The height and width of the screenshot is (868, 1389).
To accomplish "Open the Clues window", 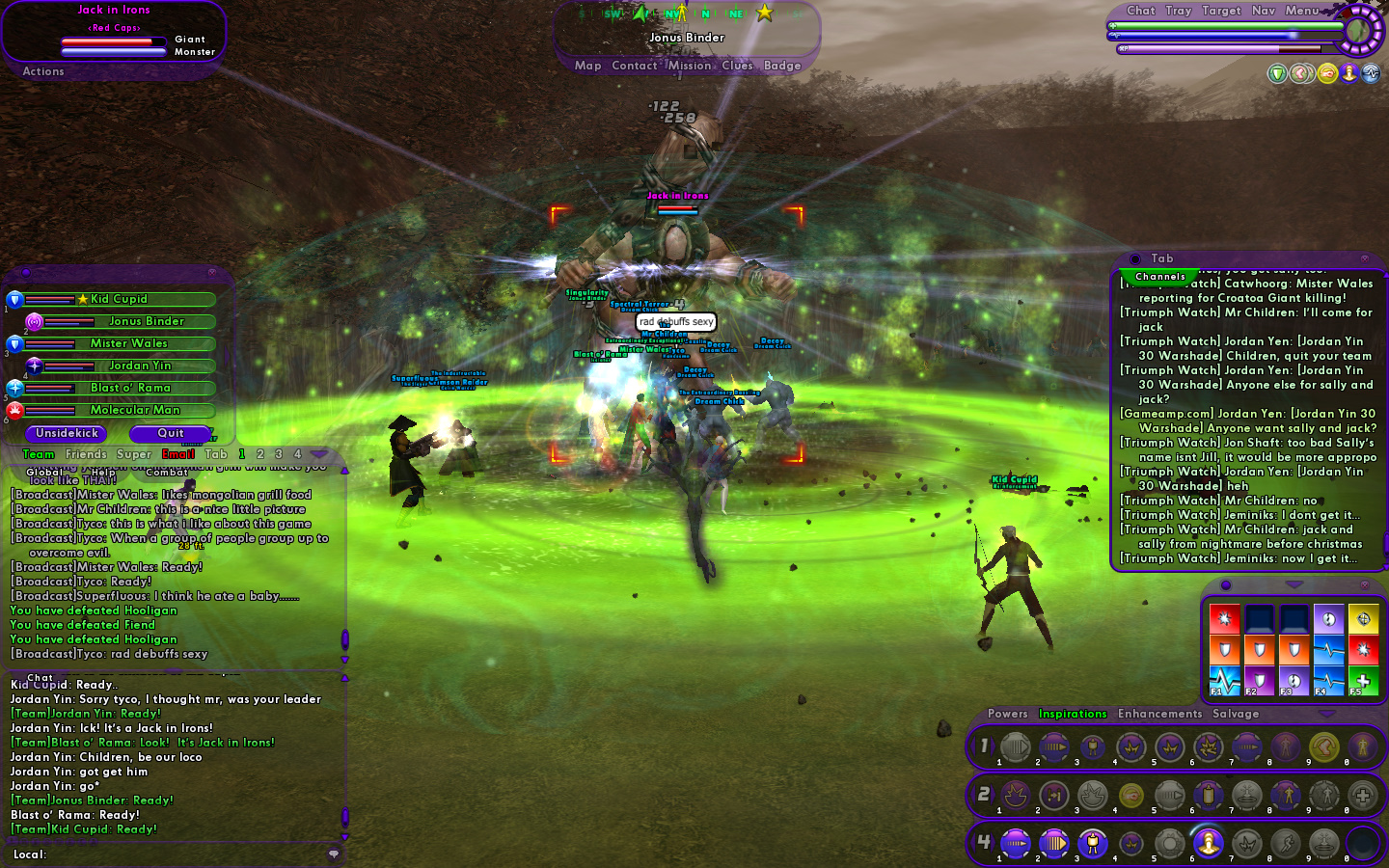I will 737,66.
